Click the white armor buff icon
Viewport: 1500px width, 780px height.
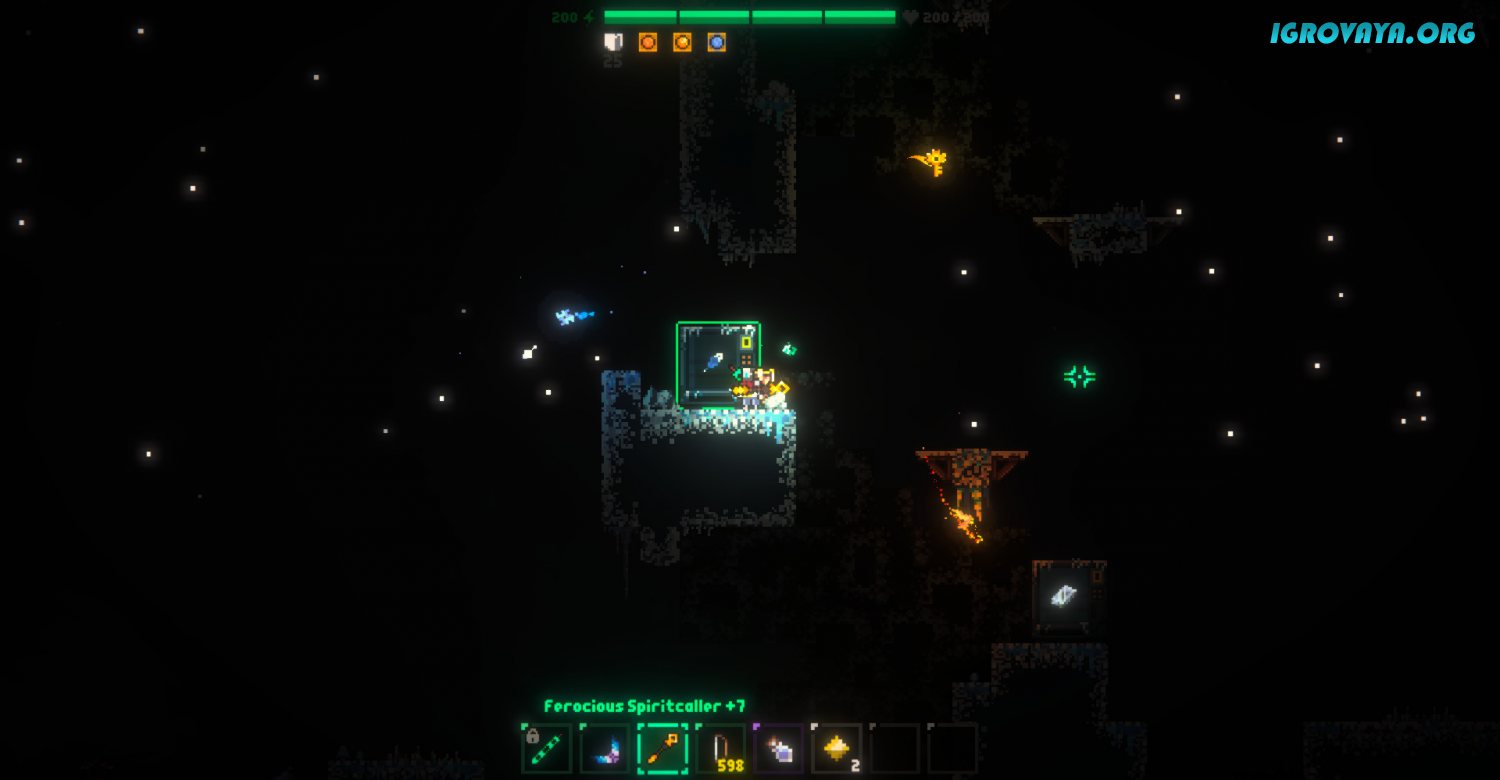click(613, 42)
